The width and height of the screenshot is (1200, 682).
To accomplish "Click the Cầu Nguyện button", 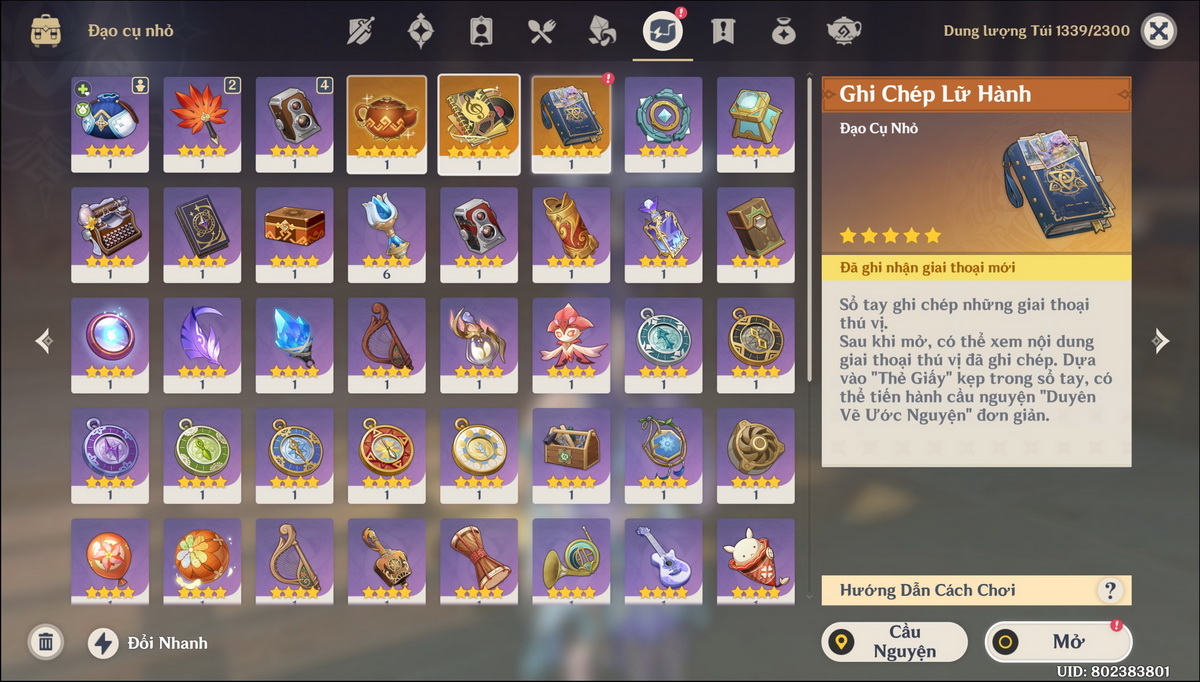I will (894, 642).
